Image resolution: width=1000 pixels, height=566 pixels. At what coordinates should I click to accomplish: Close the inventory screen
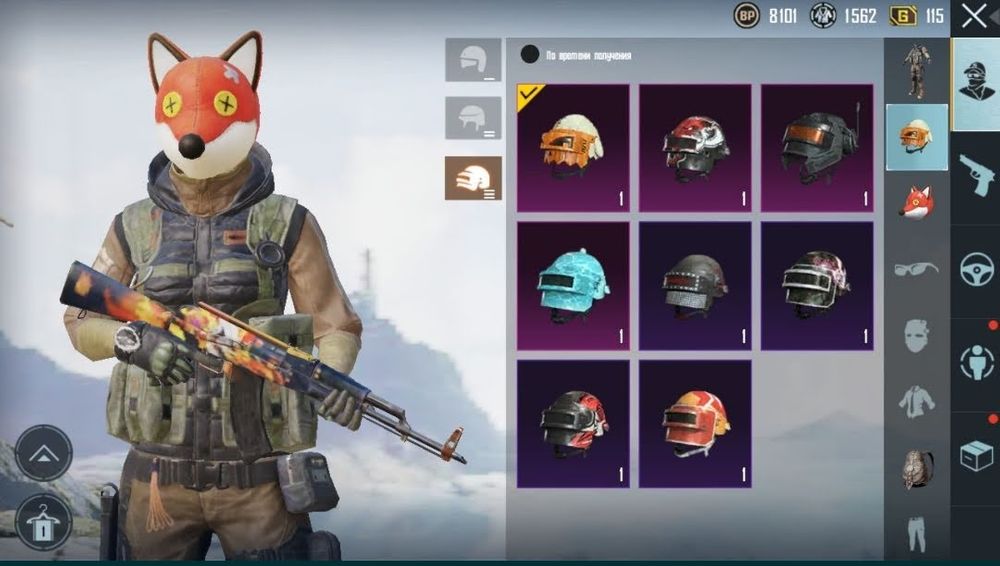tap(973, 16)
